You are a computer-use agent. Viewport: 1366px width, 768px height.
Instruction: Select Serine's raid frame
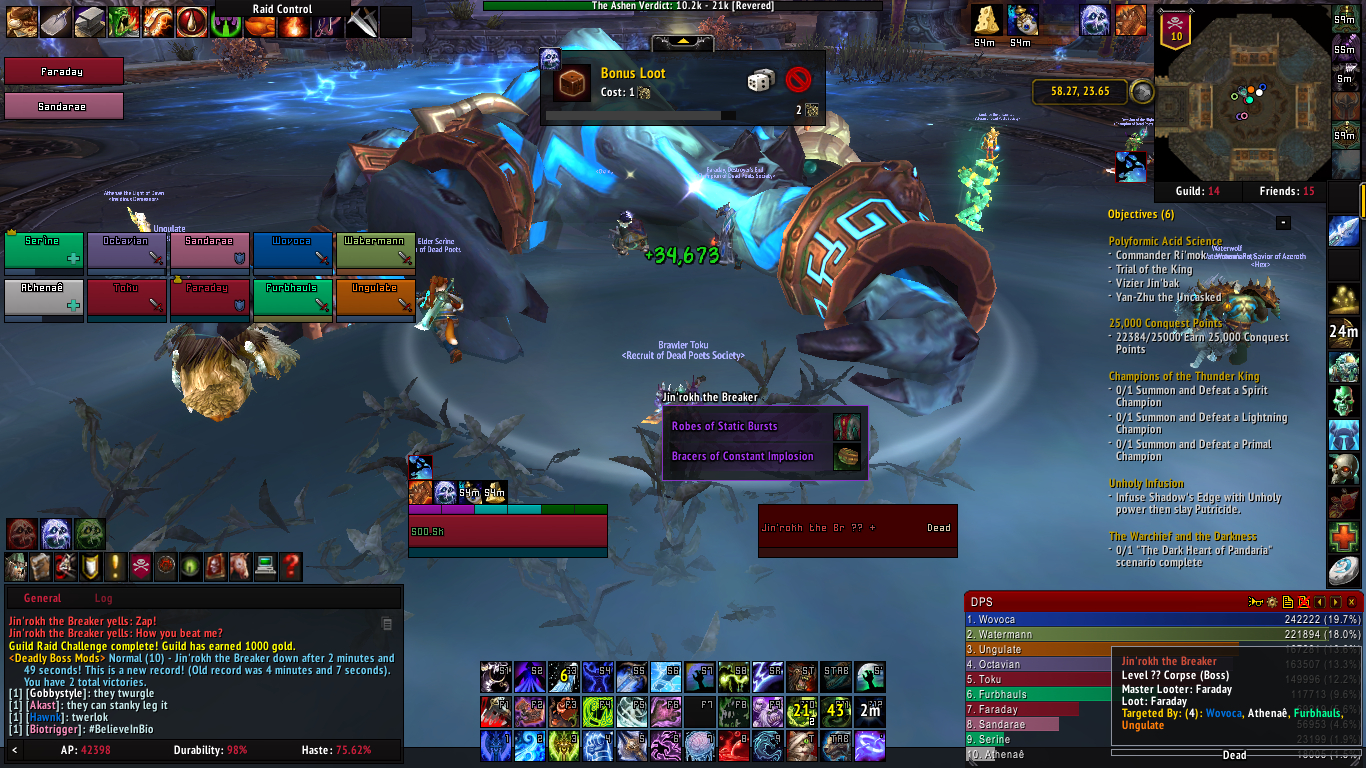pos(43,251)
